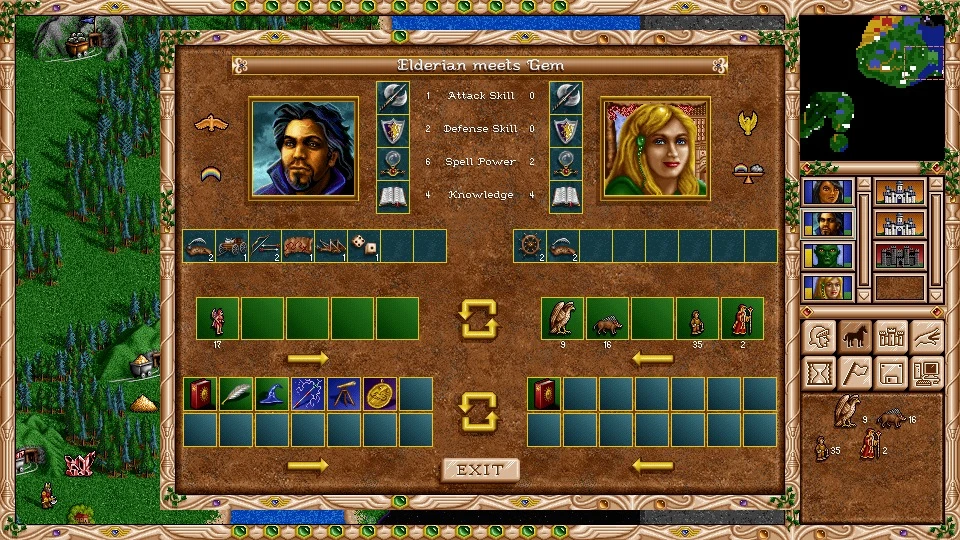This screenshot has width=960, height=540.
Task: Open Gem's hero portrait
Action: pos(655,147)
